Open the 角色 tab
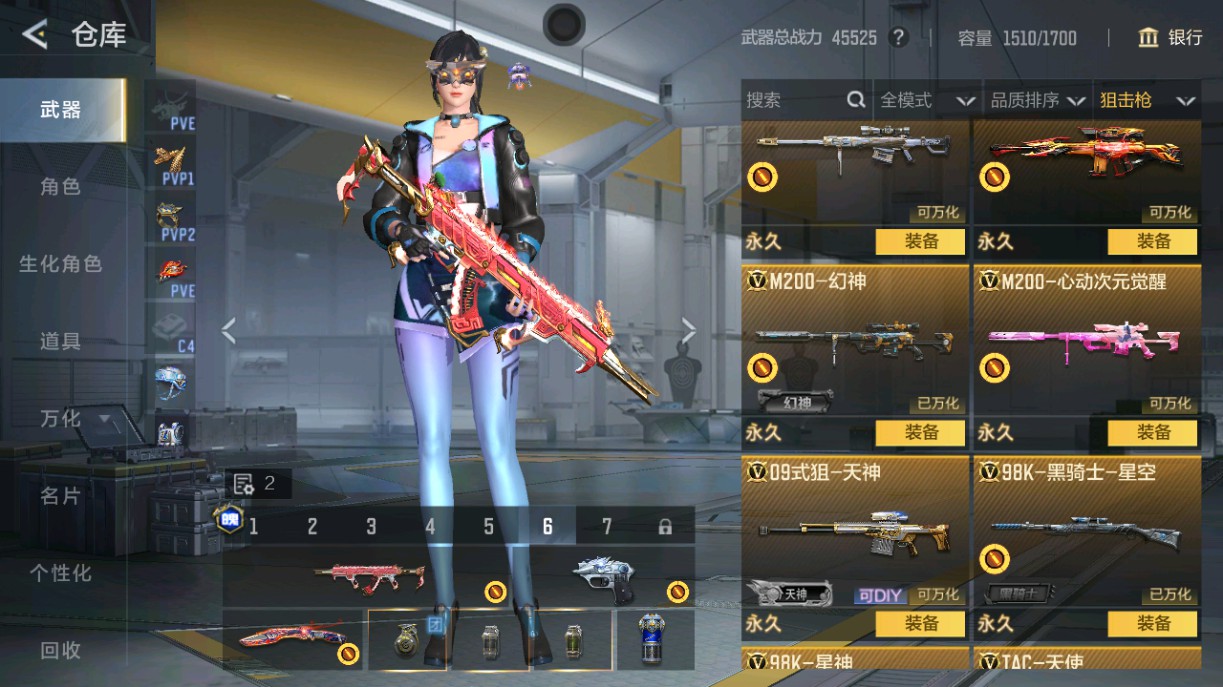The width and height of the screenshot is (1223, 687). [61, 187]
